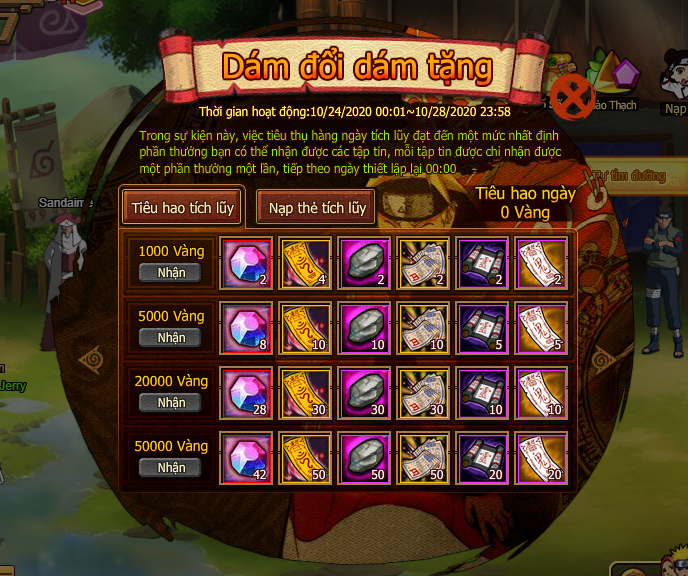Select the gray stone in 5000 Vàng row
This screenshot has height=576, width=688.
click(x=363, y=328)
